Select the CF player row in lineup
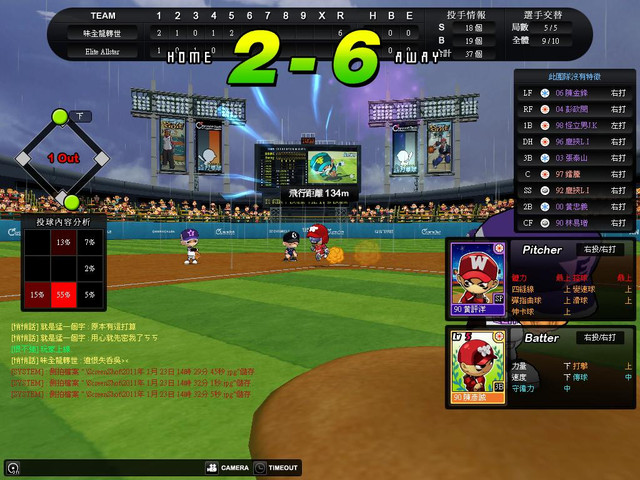Viewport: 640px width, 480px height. click(573, 222)
